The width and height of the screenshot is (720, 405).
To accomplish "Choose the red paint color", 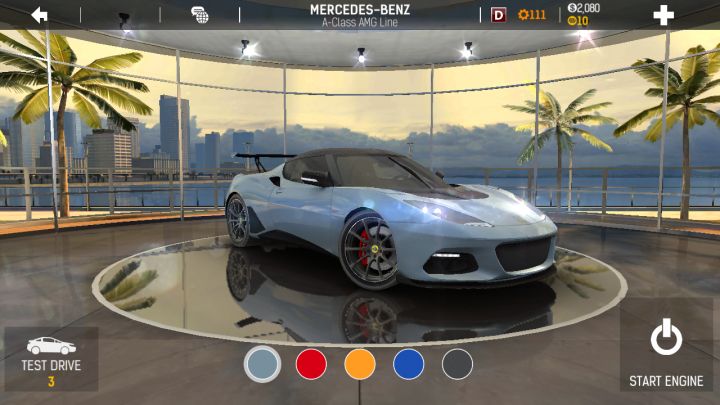I will point(311,363).
